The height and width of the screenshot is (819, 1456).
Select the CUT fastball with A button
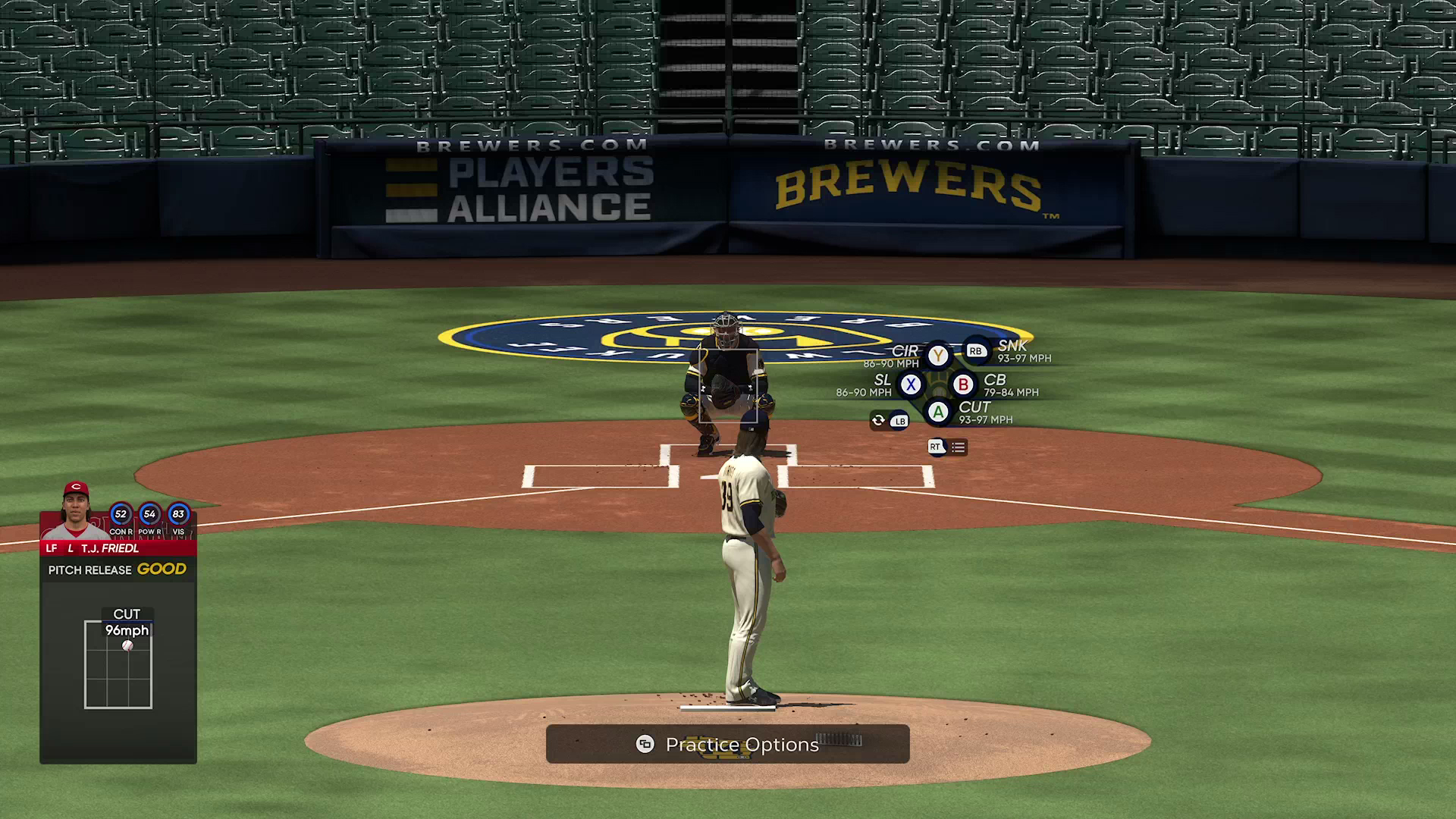939,410
